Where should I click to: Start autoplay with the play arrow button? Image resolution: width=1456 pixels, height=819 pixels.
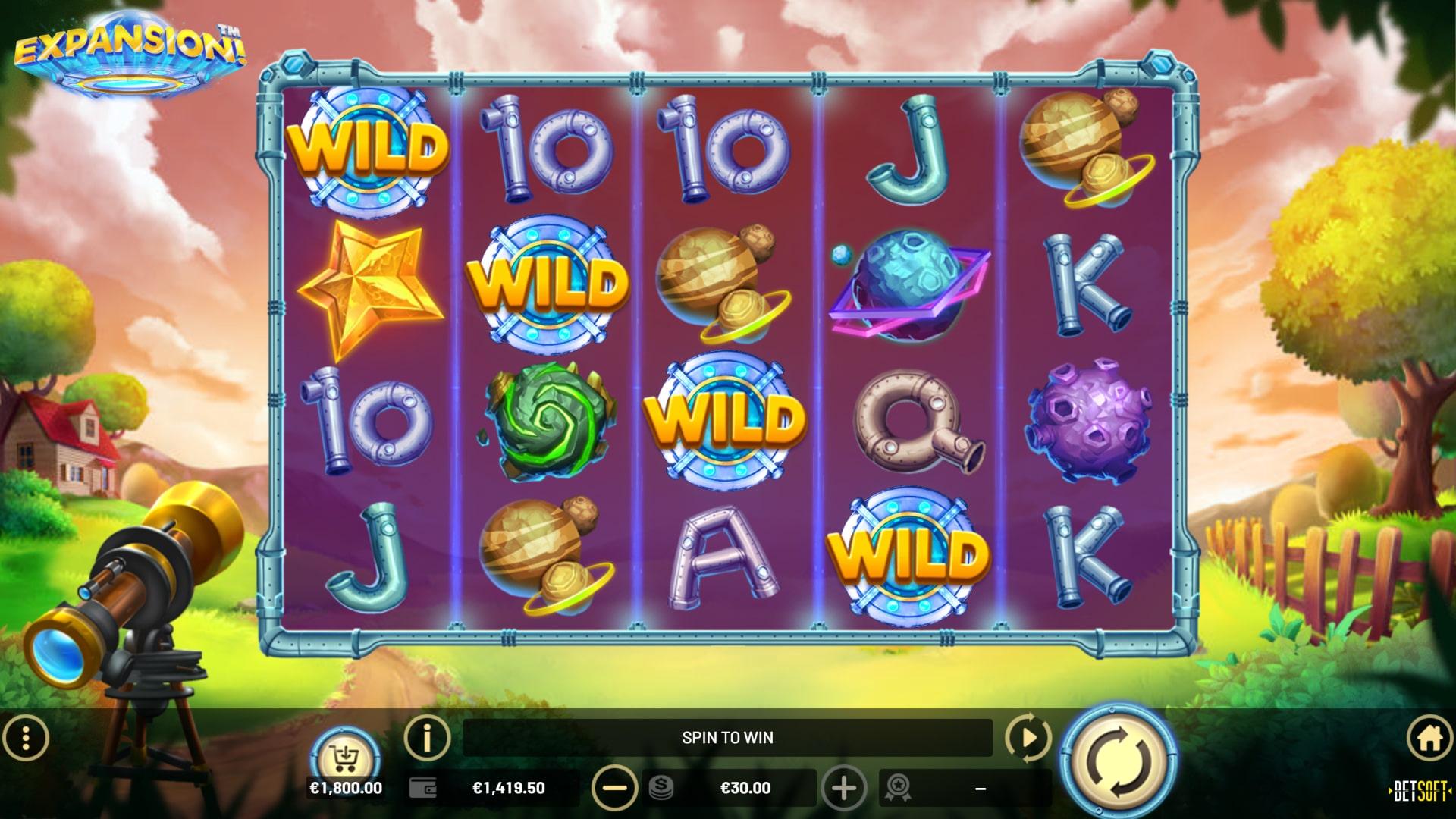(x=1028, y=736)
